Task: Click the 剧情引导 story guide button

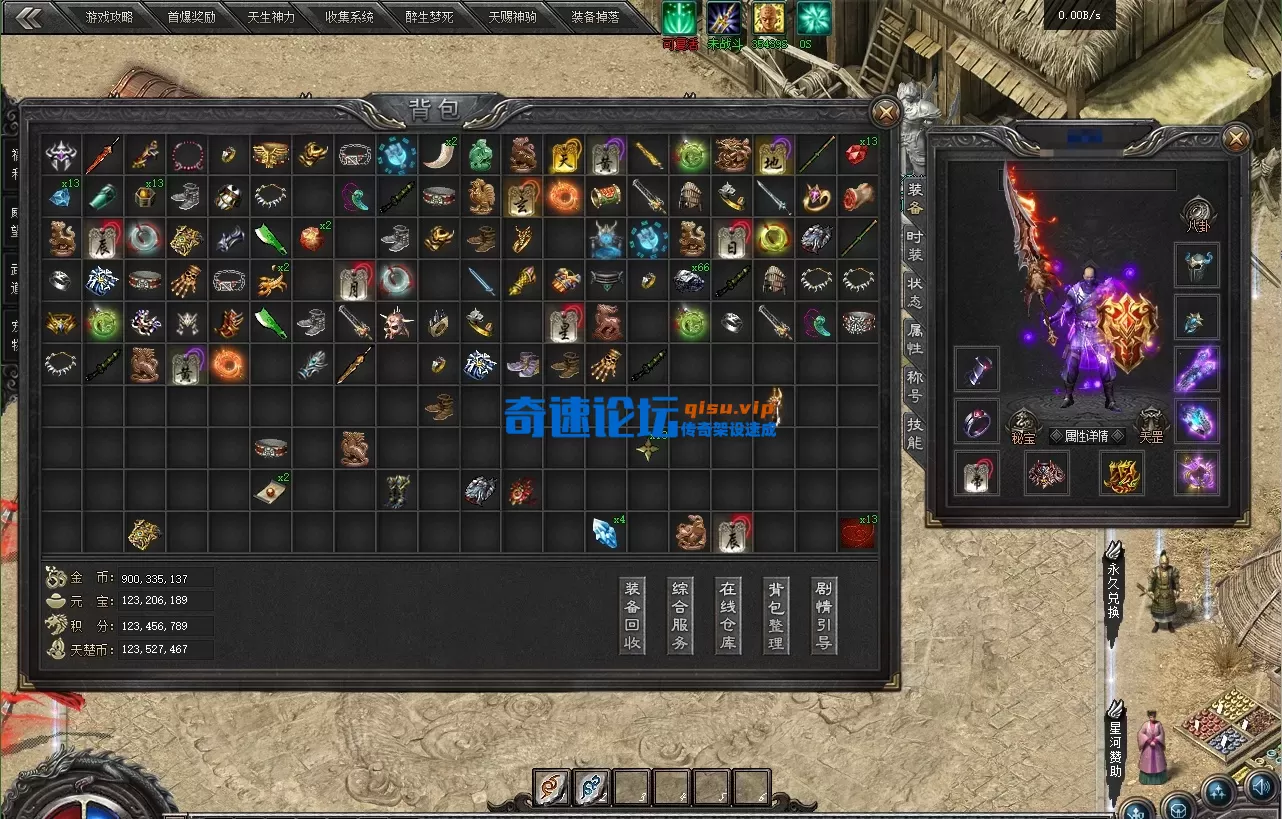Action: 824,615
